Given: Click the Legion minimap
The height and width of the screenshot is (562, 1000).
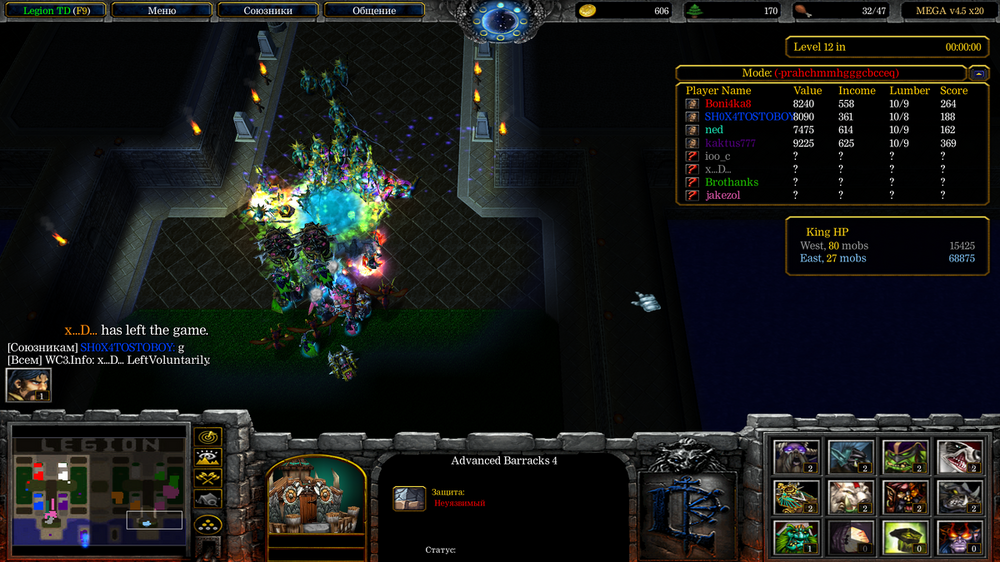Looking at the screenshot, I should [x=98, y=487].
